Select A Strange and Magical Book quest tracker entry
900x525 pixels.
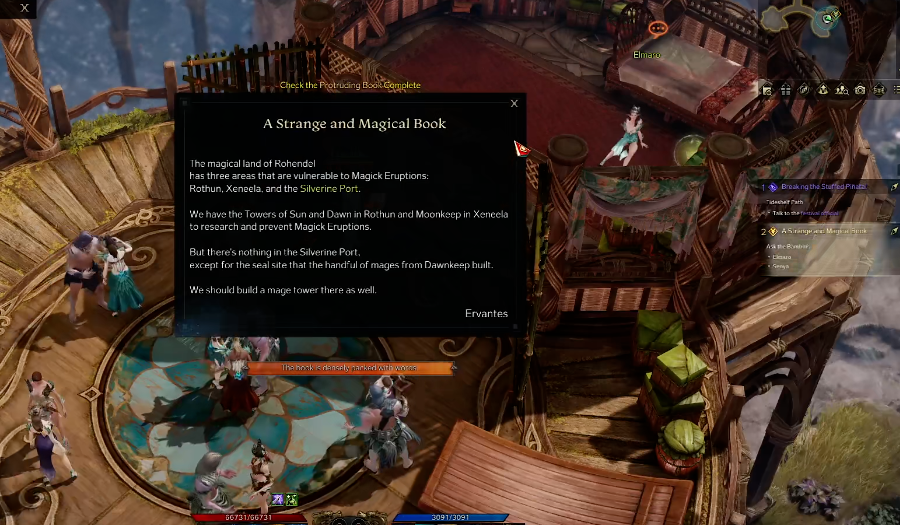825,231
